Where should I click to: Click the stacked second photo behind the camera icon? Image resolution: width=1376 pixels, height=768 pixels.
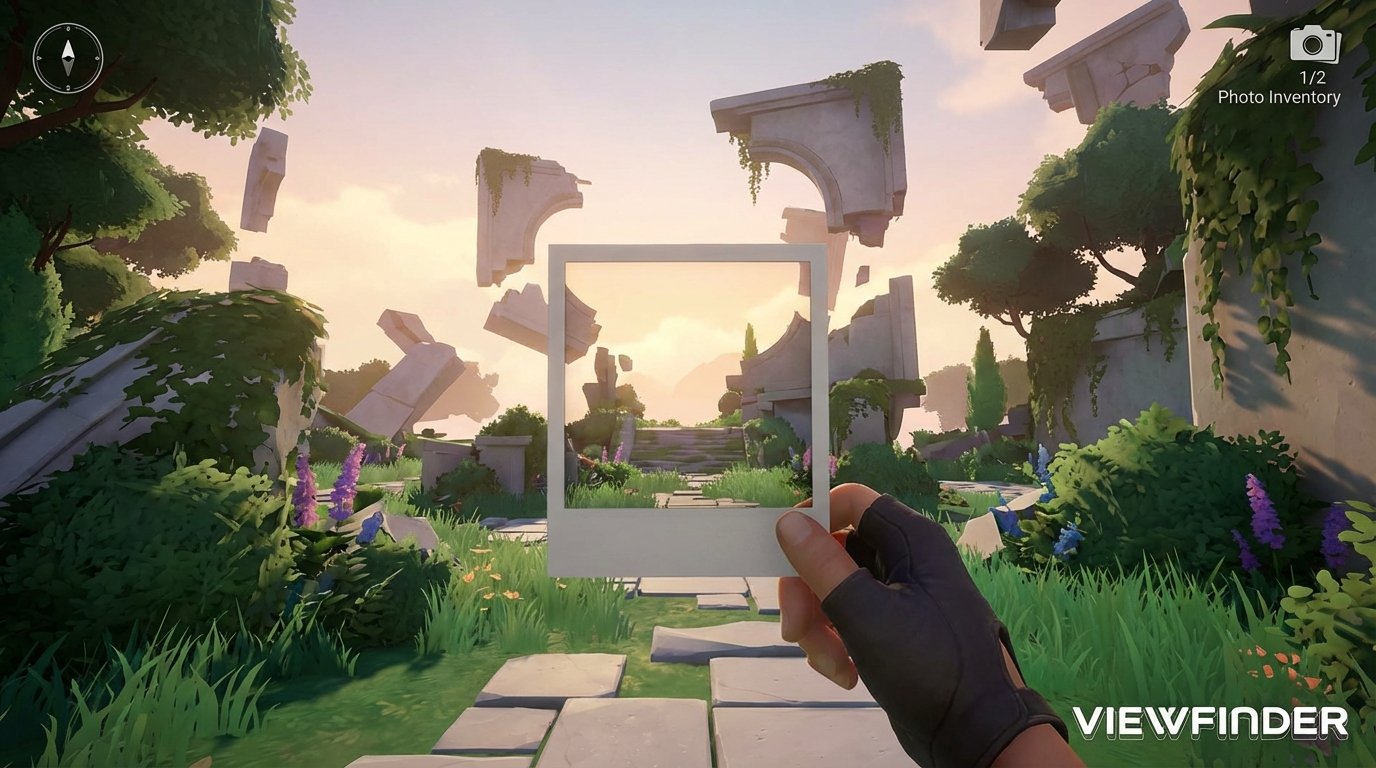click(1337, 48)
